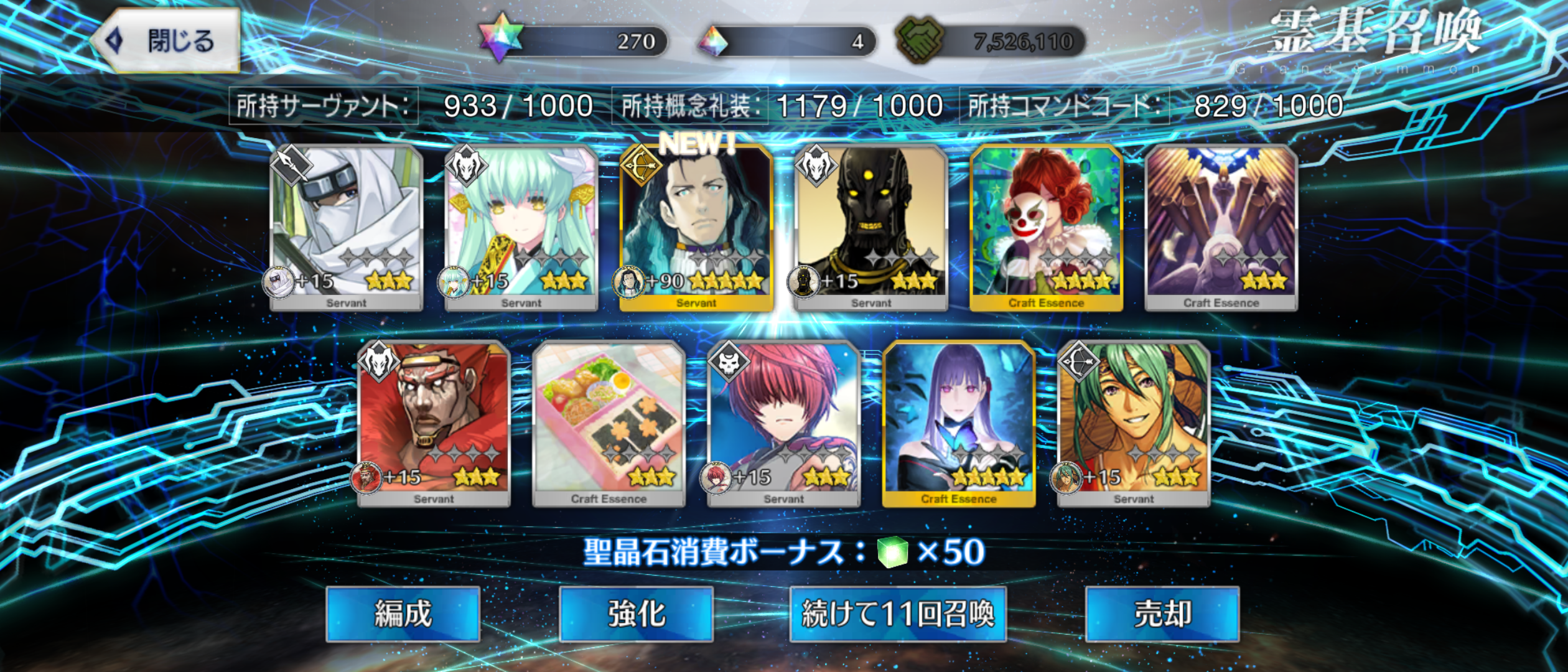Inspect the NEW five-star Archer servant card

coord(696,227)
